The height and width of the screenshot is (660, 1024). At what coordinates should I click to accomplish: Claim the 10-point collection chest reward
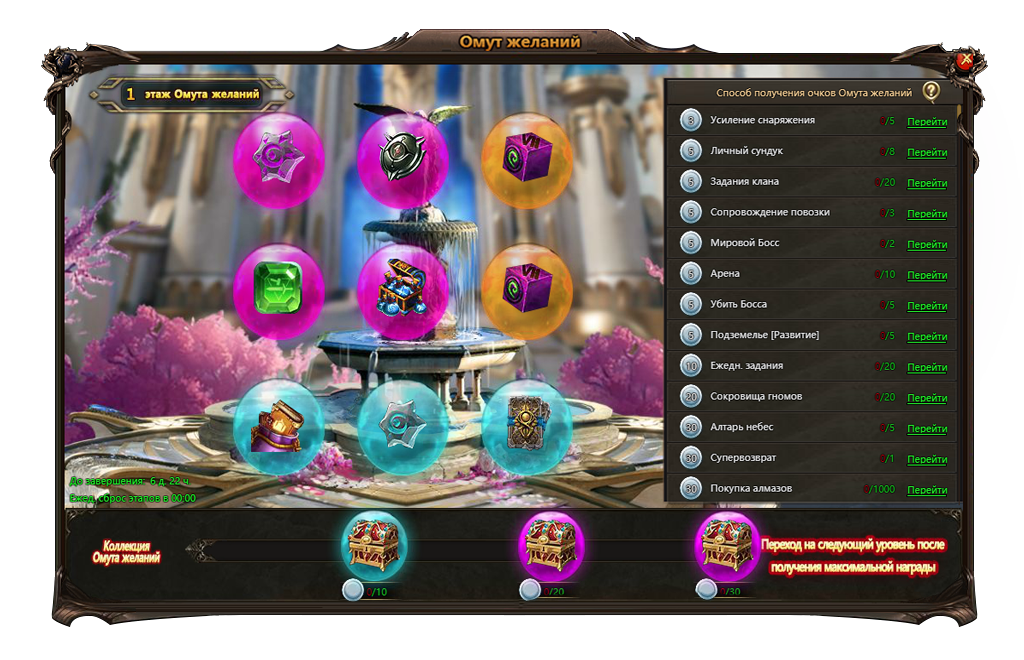[374, 546]
